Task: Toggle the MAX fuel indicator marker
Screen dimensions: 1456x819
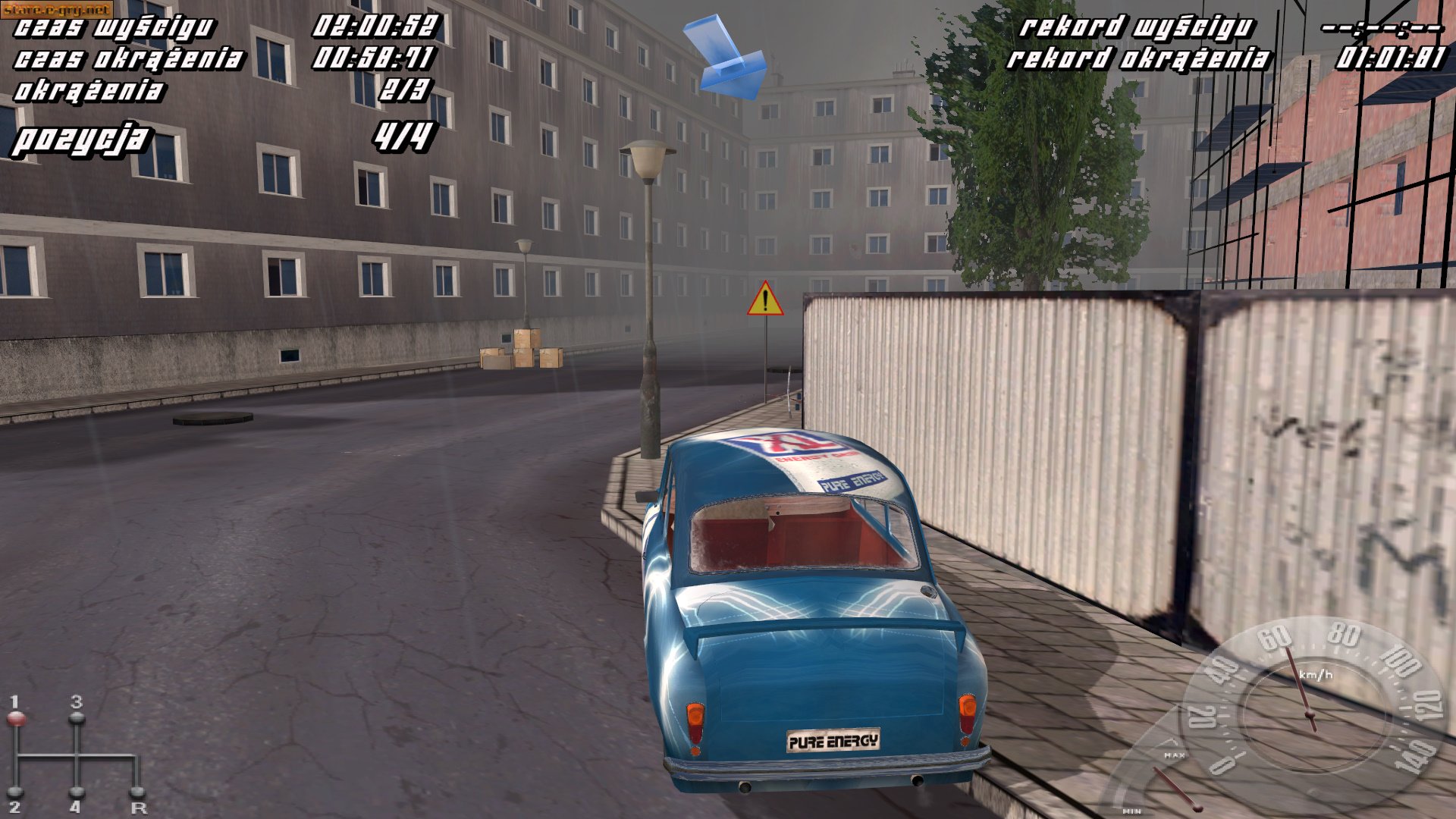Action: click(1175, 756)
